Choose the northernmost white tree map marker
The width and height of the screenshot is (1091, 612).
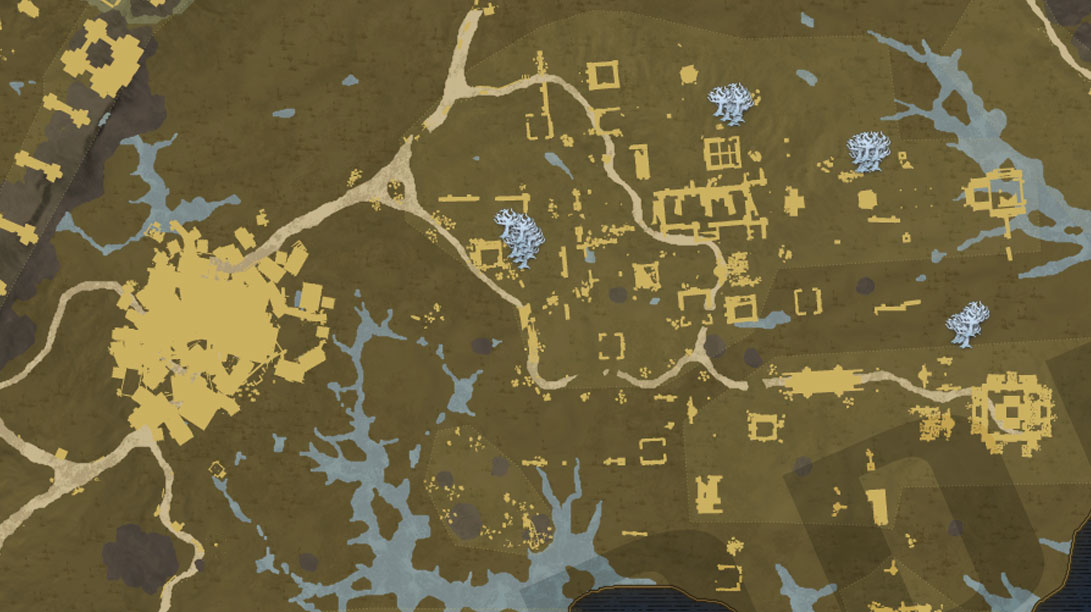(x=733, y=103)
